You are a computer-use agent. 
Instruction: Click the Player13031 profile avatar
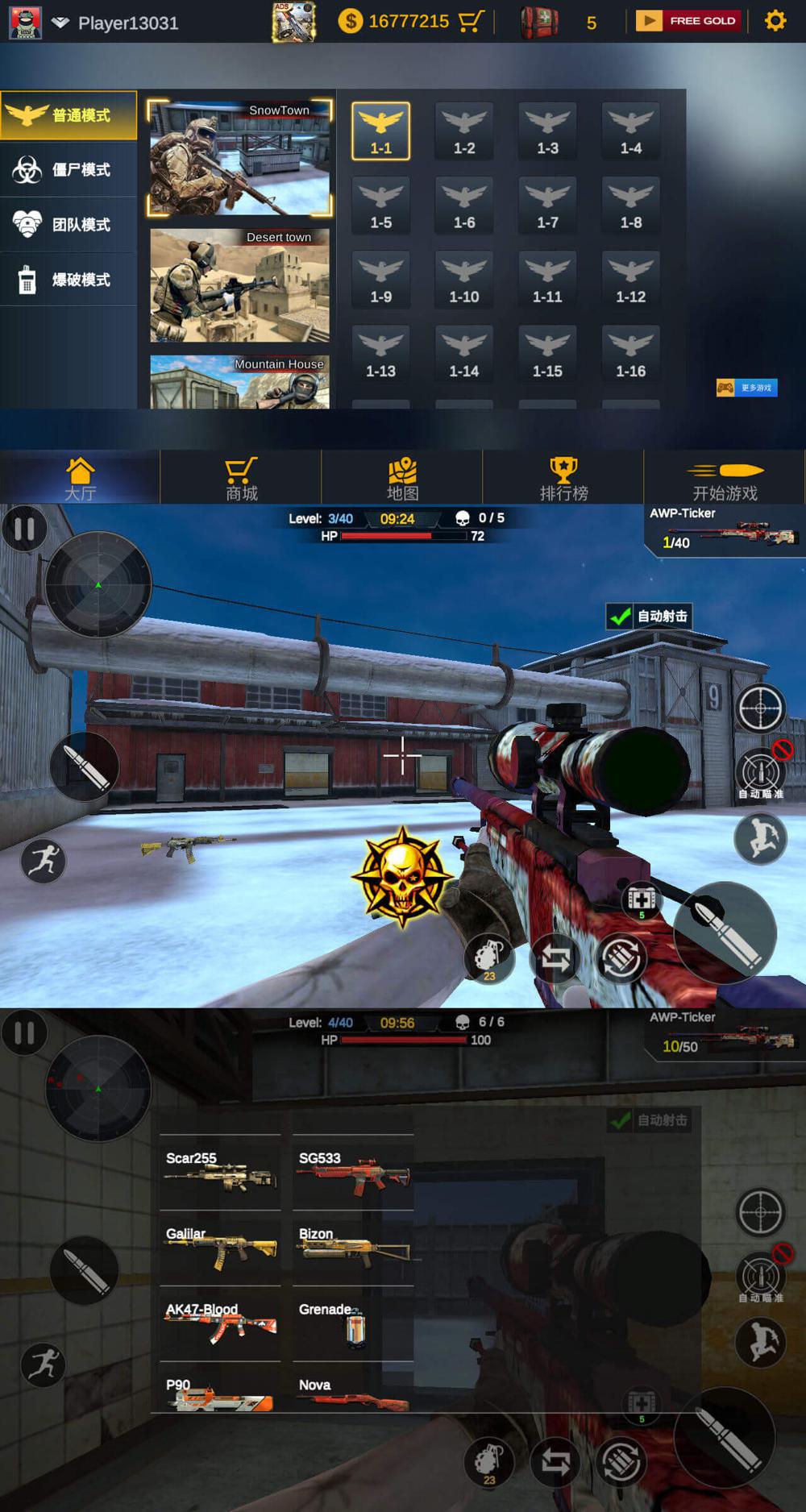tap(25, 23)
